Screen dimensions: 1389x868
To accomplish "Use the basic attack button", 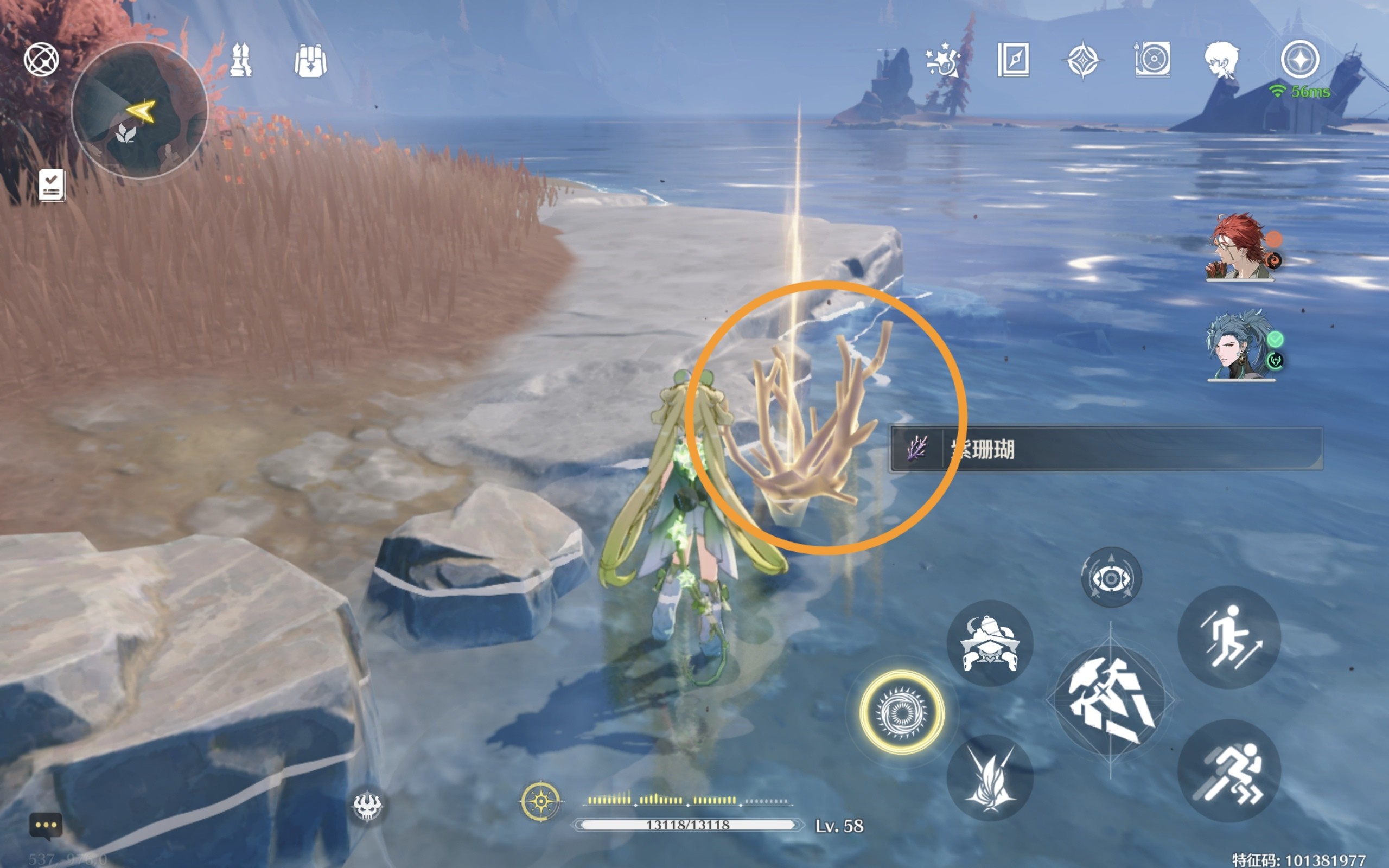I will pyautogui.click(x=1110, y=700).
